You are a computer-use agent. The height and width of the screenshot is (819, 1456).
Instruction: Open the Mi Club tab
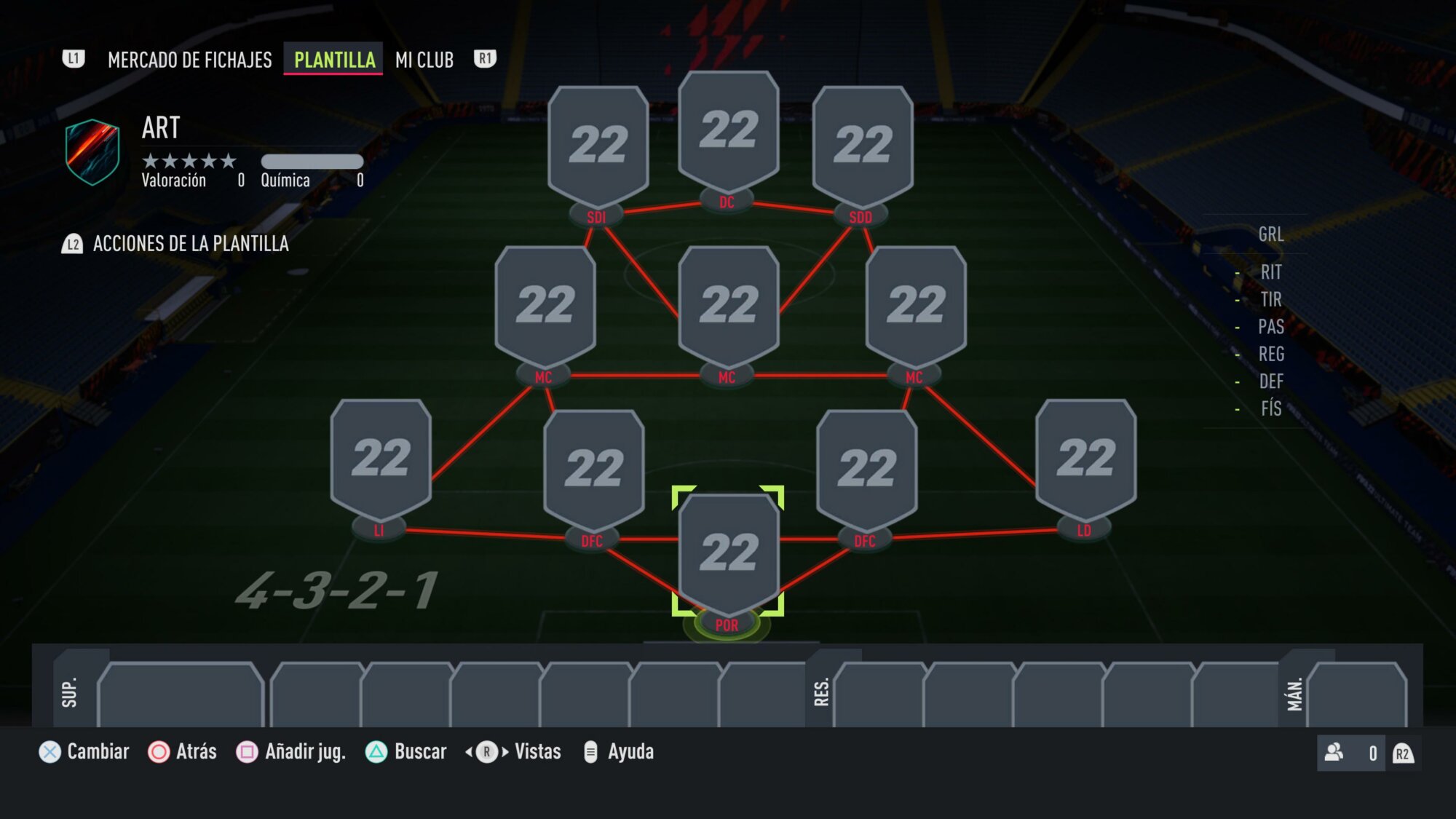tap(424, 60)
